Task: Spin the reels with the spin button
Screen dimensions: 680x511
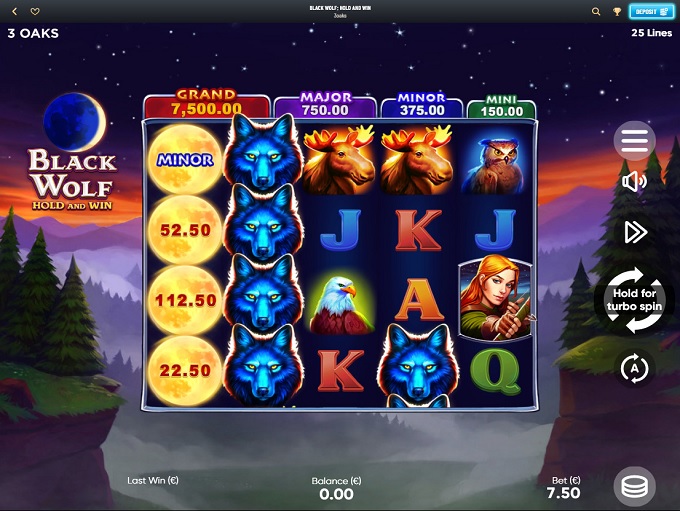Action: tap(634, 299)
